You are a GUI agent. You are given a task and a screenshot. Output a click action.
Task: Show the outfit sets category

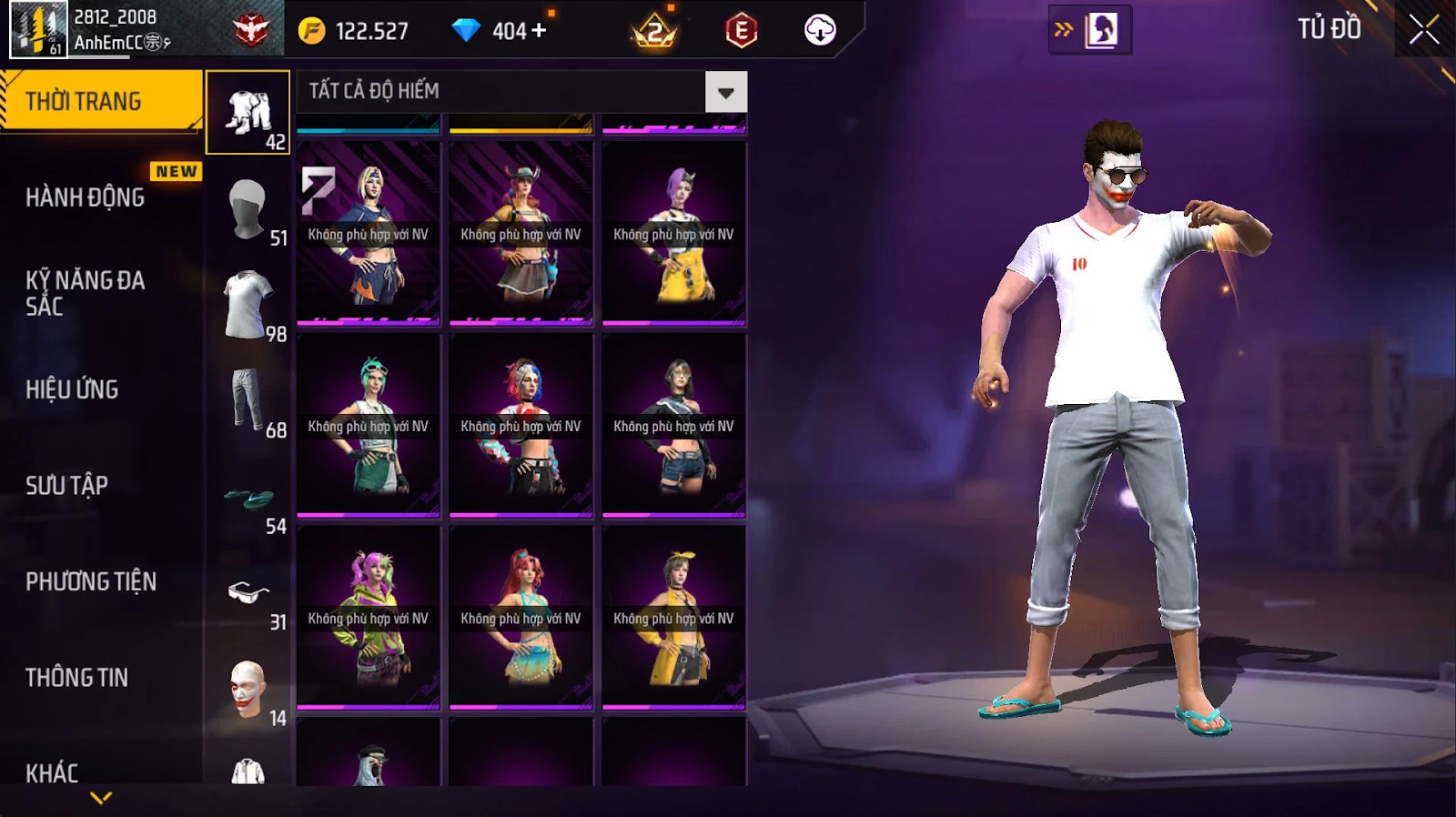click(x=248, y=113)
